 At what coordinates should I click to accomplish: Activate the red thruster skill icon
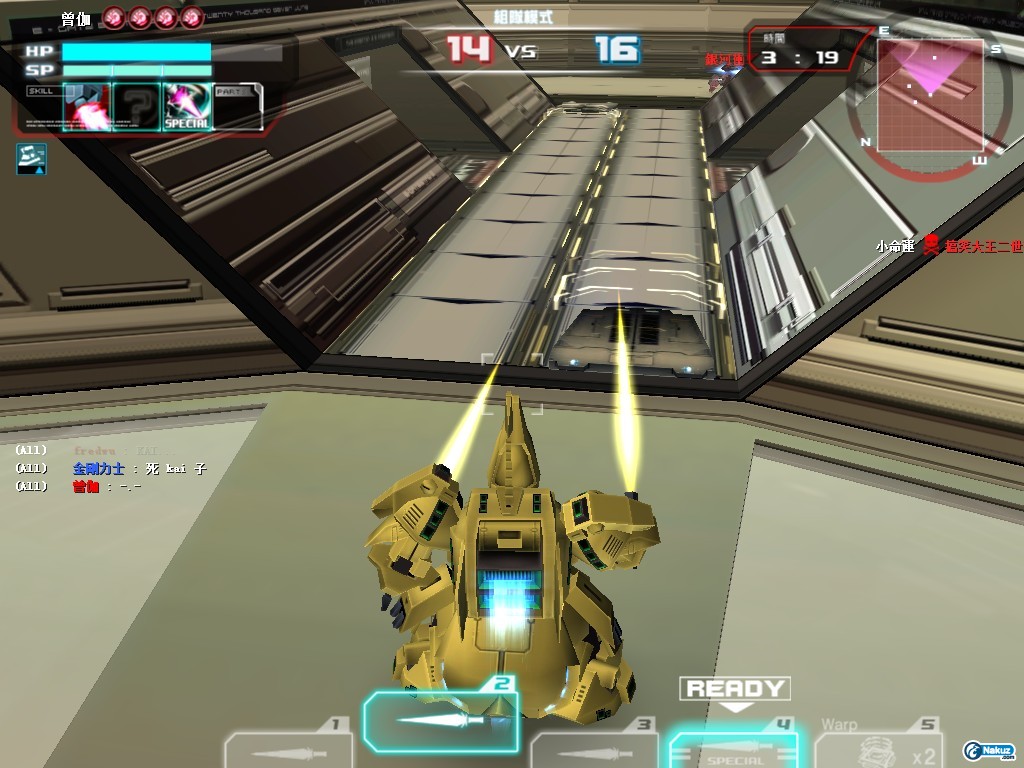click(x=86, y=108)
